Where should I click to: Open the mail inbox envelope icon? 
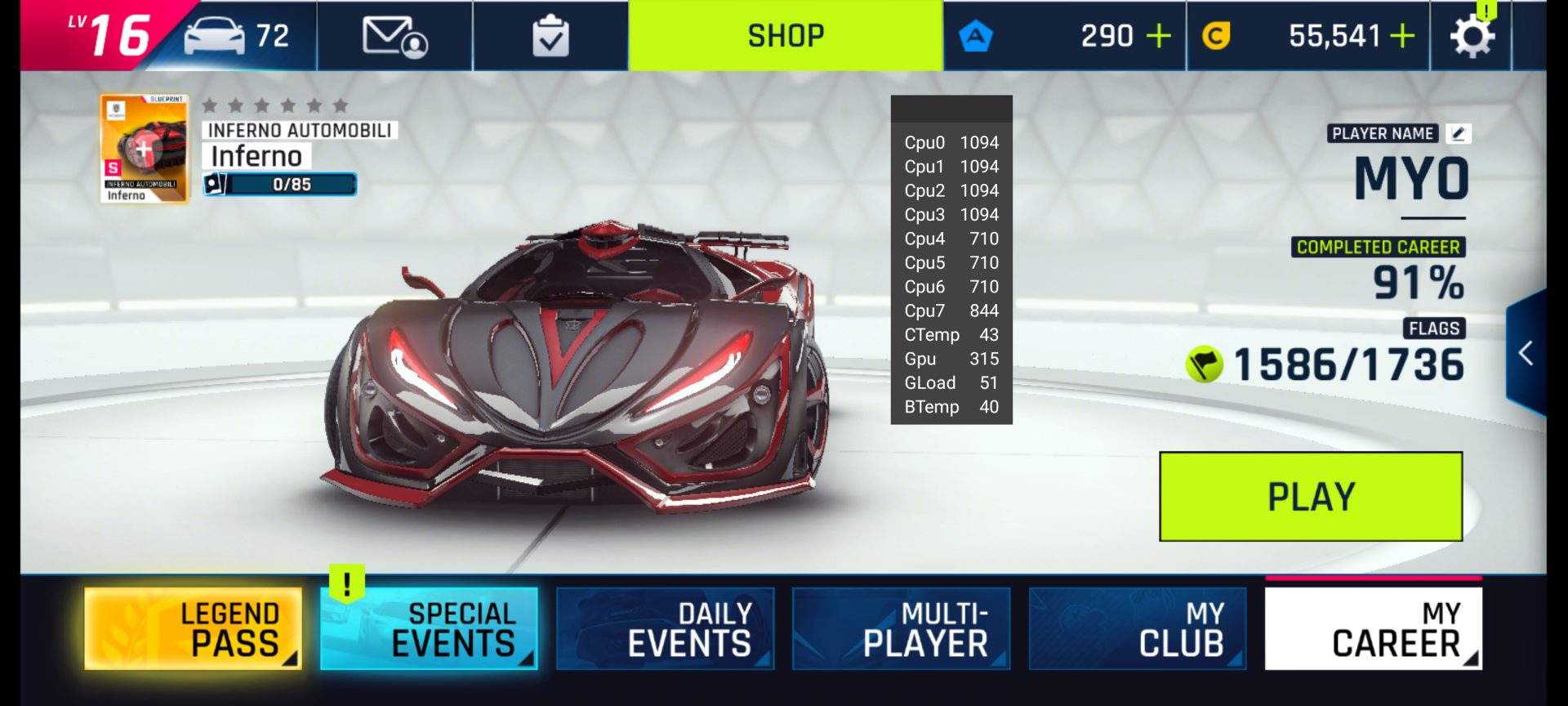(x=394, y=36)
